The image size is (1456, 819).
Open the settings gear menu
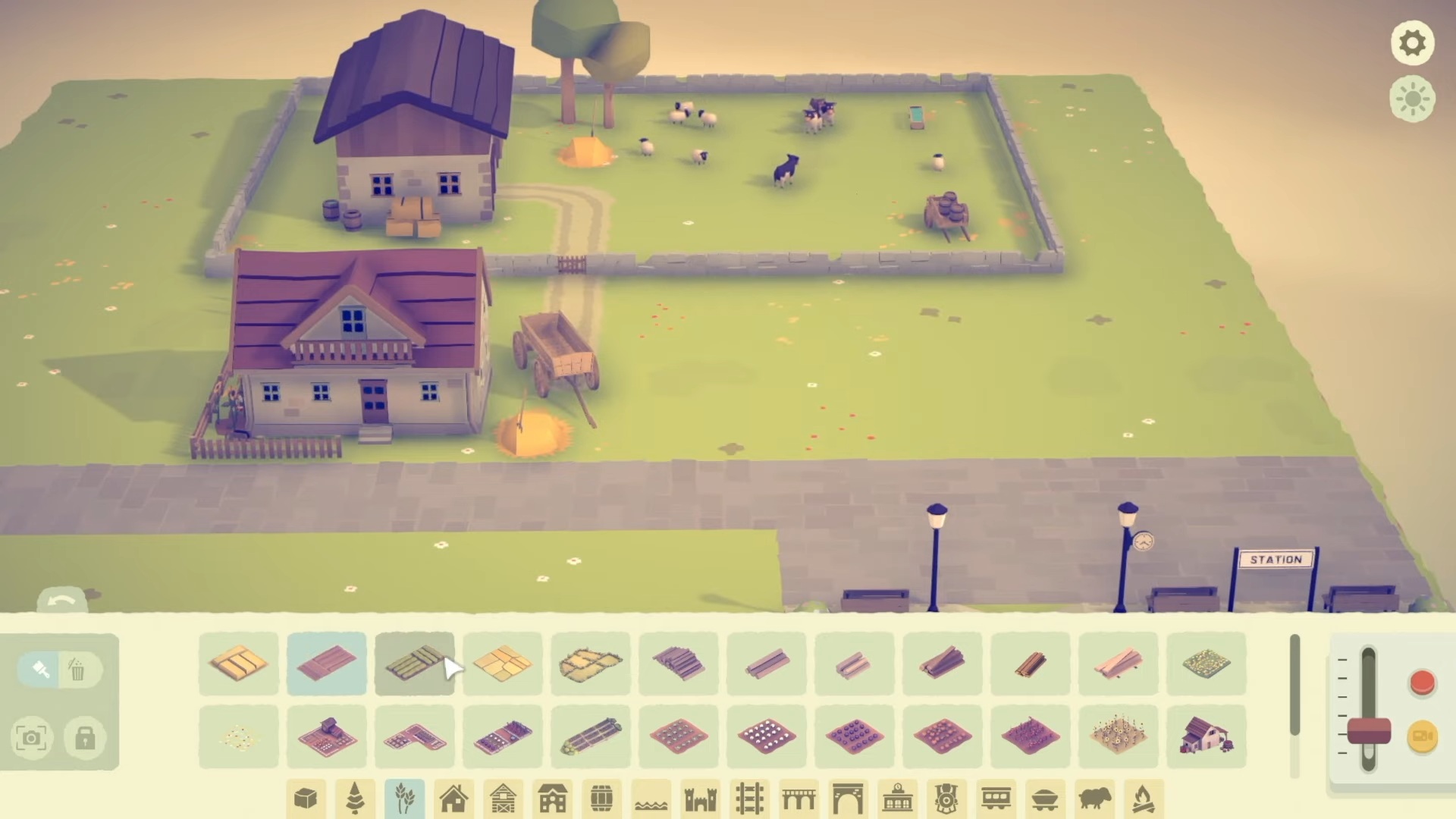[1412, 43]
